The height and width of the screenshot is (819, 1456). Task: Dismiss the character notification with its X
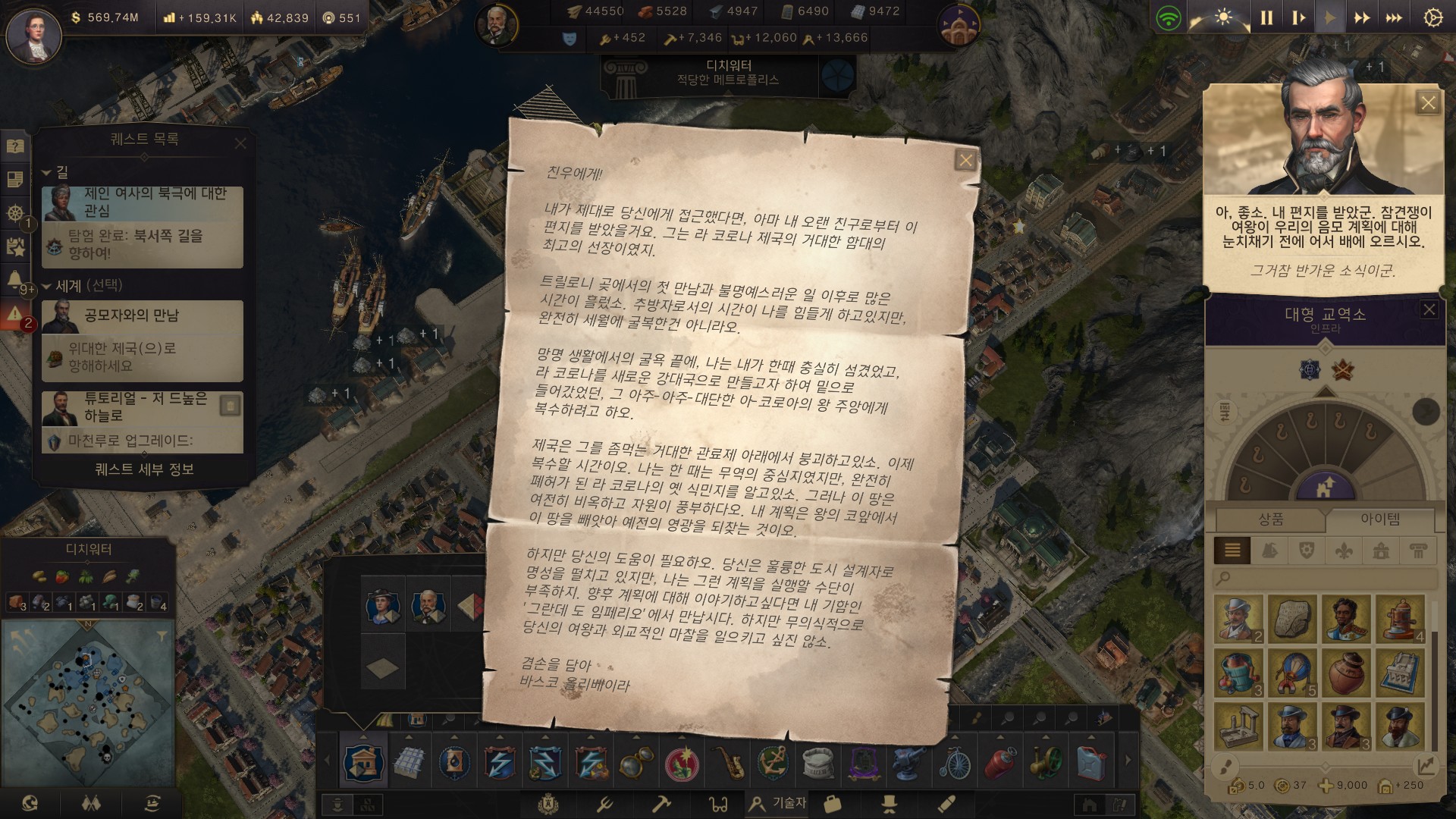(x=1428, y=103)
